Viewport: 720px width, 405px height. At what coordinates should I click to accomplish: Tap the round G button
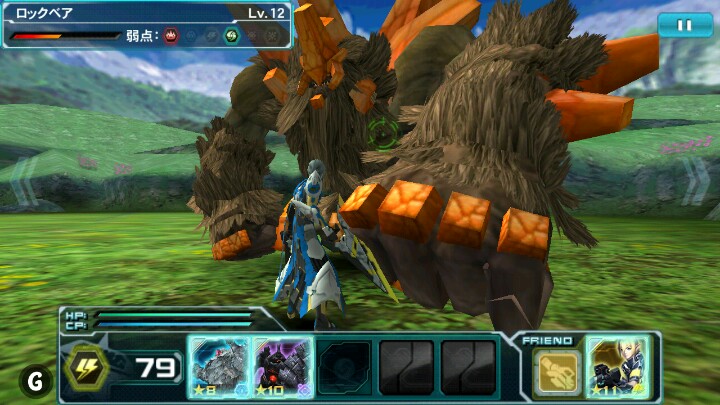pyautogui.click(x=35, y=380)
